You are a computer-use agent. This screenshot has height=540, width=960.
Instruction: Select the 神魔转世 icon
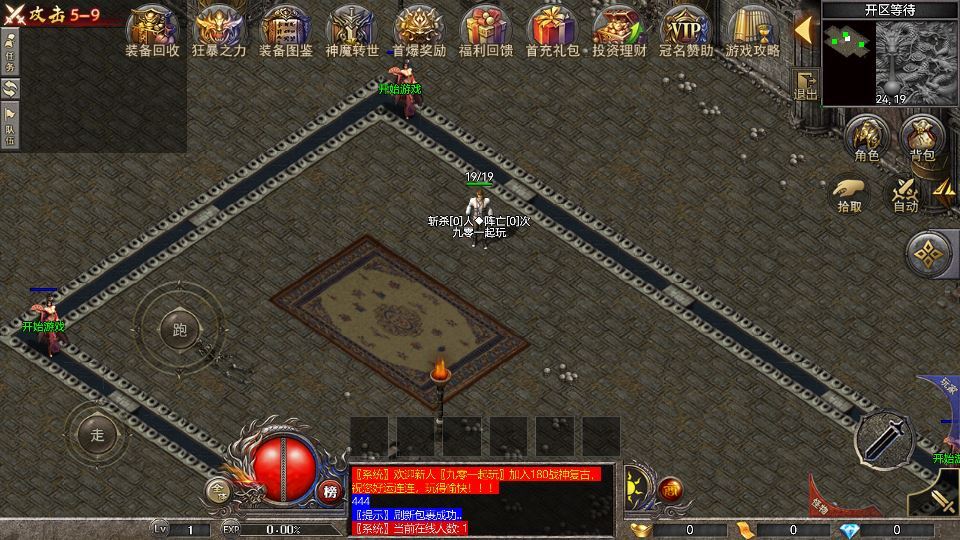click(x=352, y=30)
